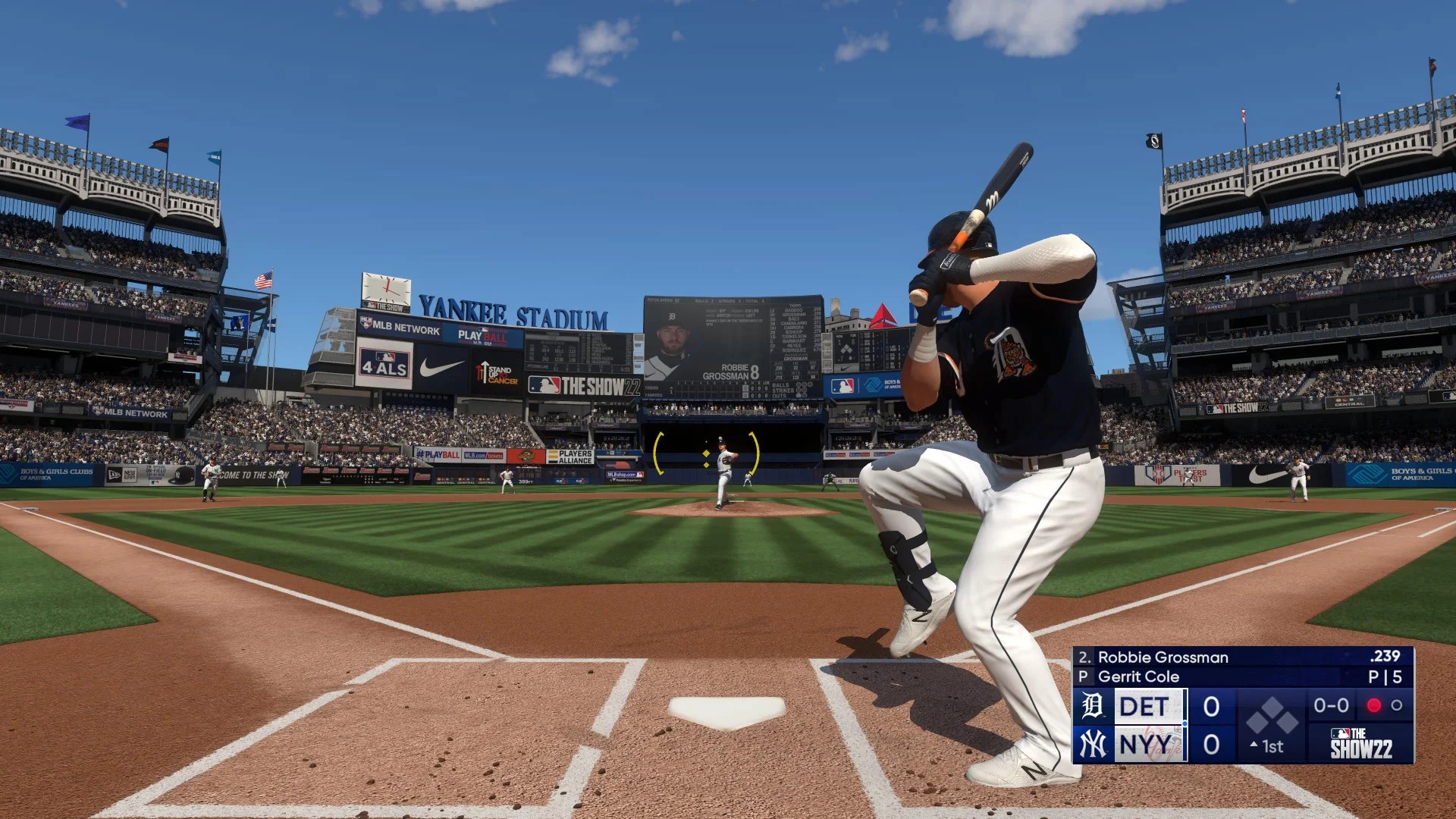Select the Detroit Tigers logo in scorebug
Viewport: 1456px width, 819px height.
(x=1093, y=706)
